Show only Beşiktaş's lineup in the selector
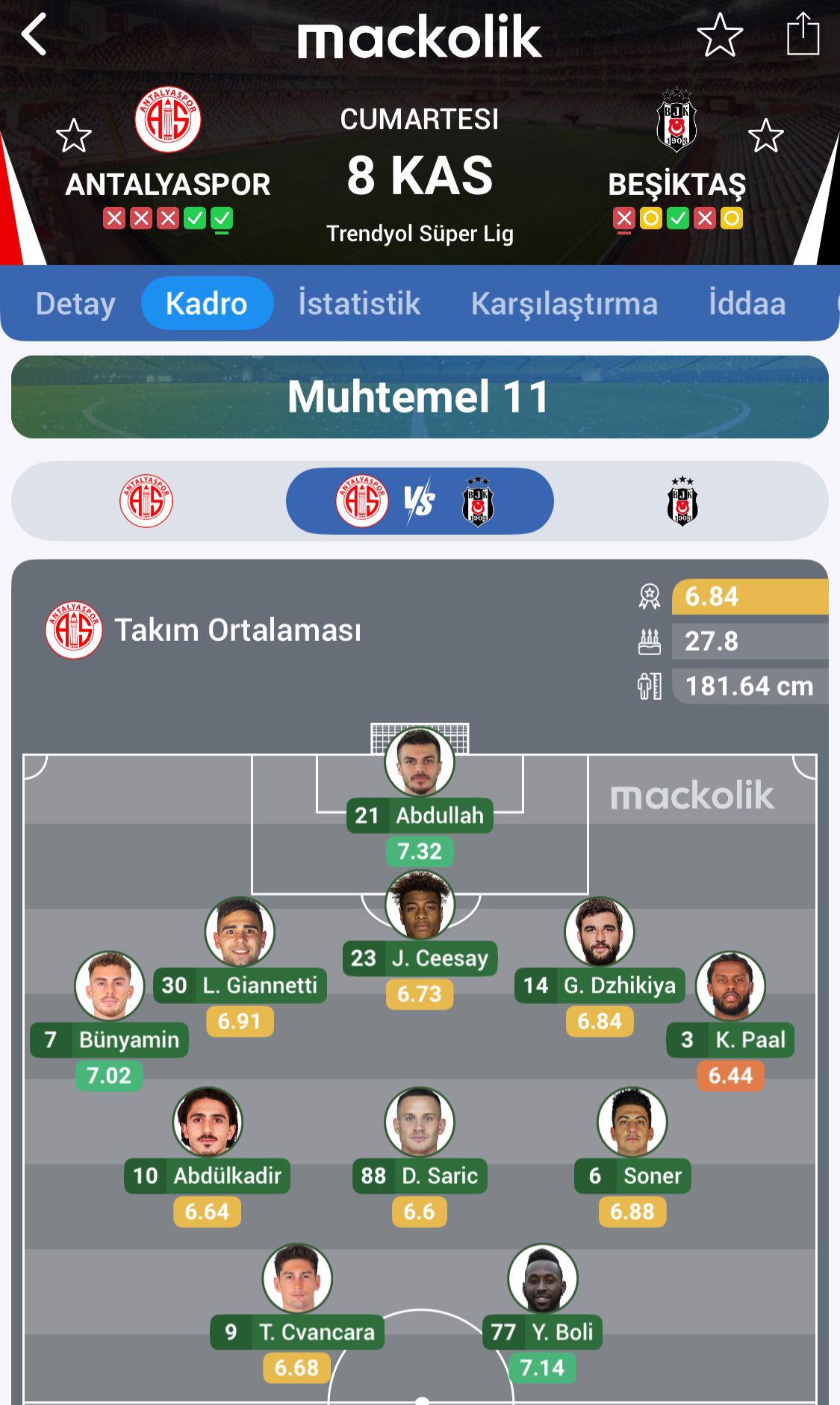This screenshot has height=1405, width=840. coord(682,500)
